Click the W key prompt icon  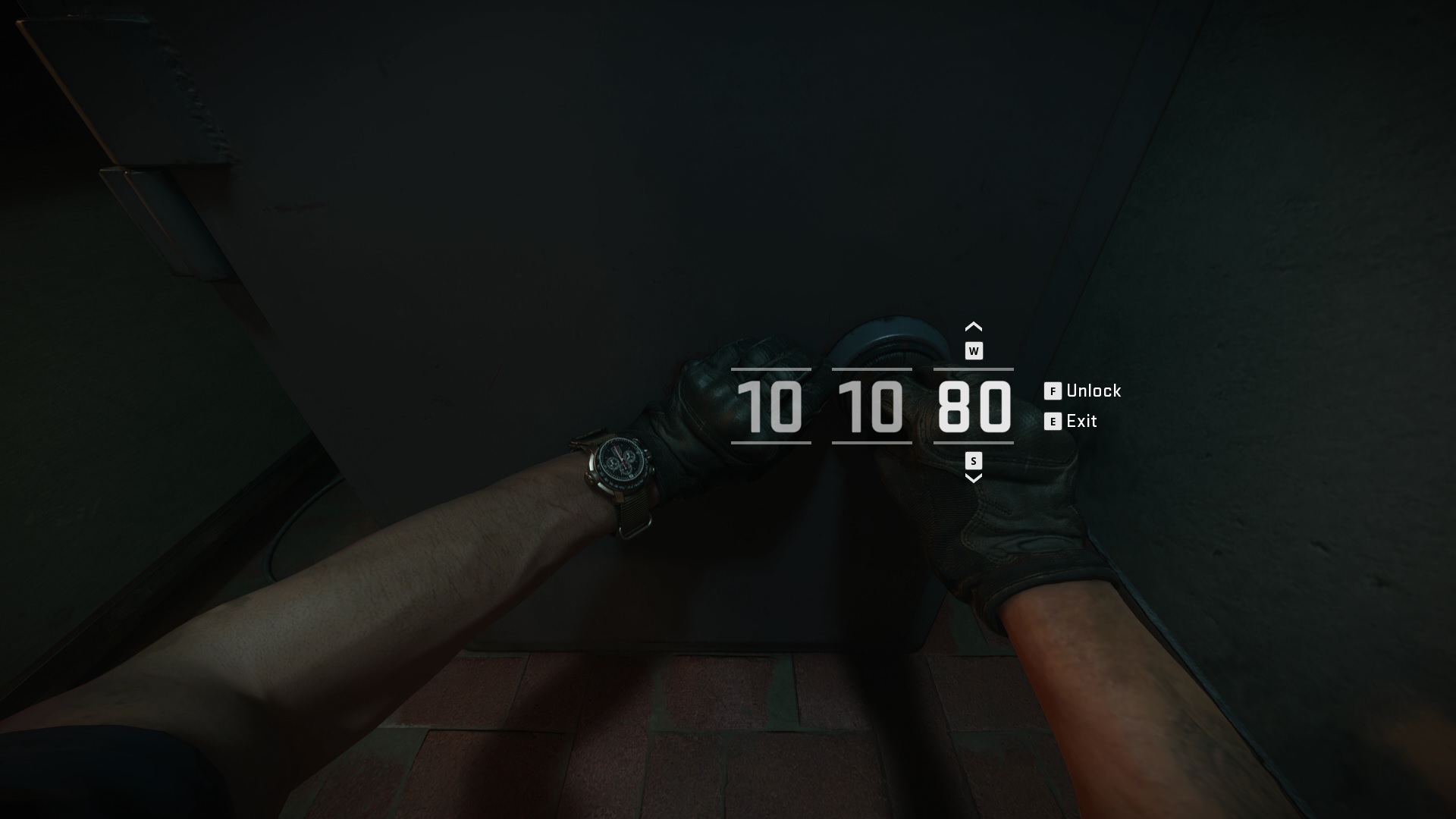pyautogui.click(x=974, y=350)
